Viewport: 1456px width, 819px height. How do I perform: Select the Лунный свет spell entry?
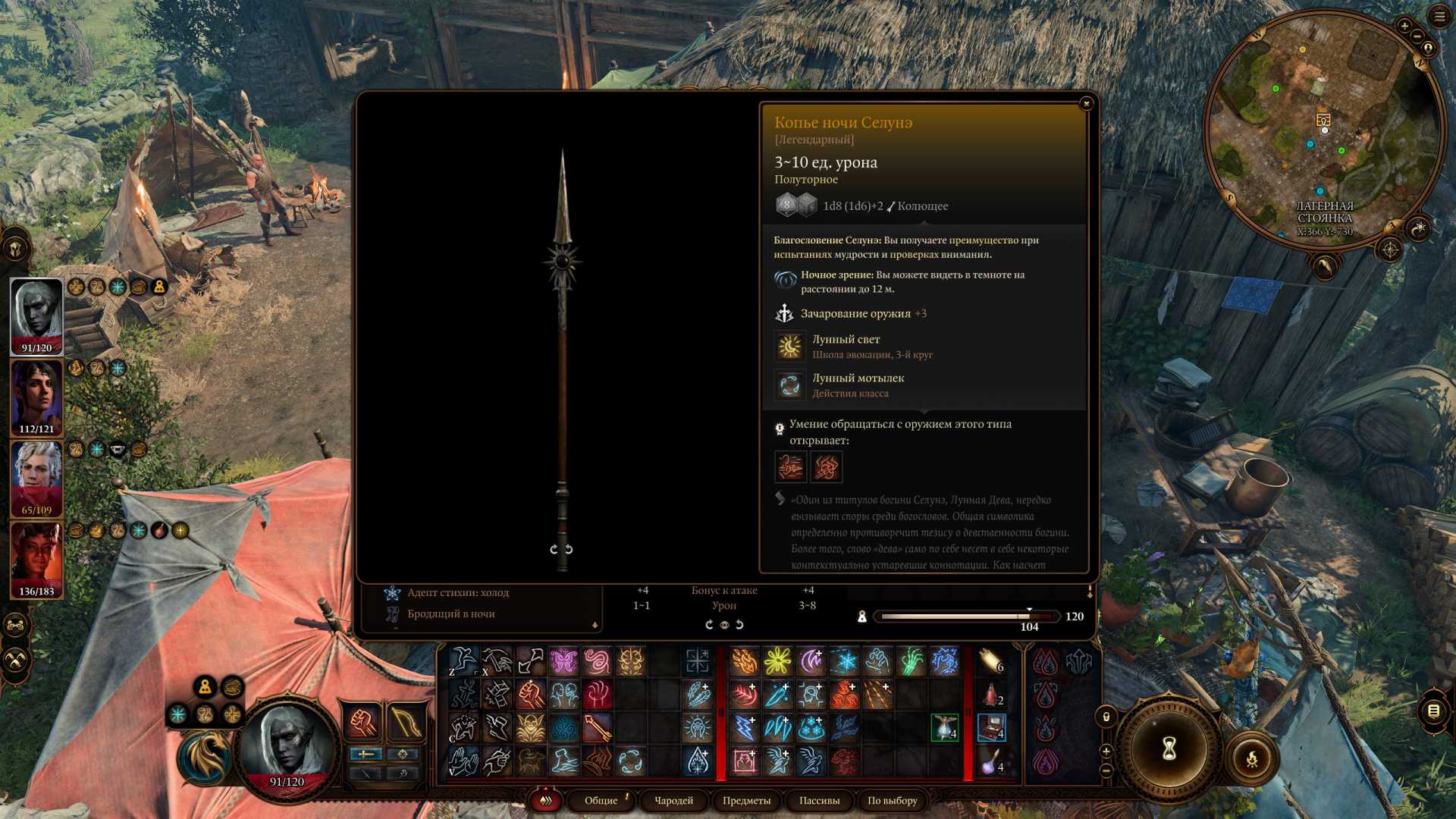[x=846, y=346]
